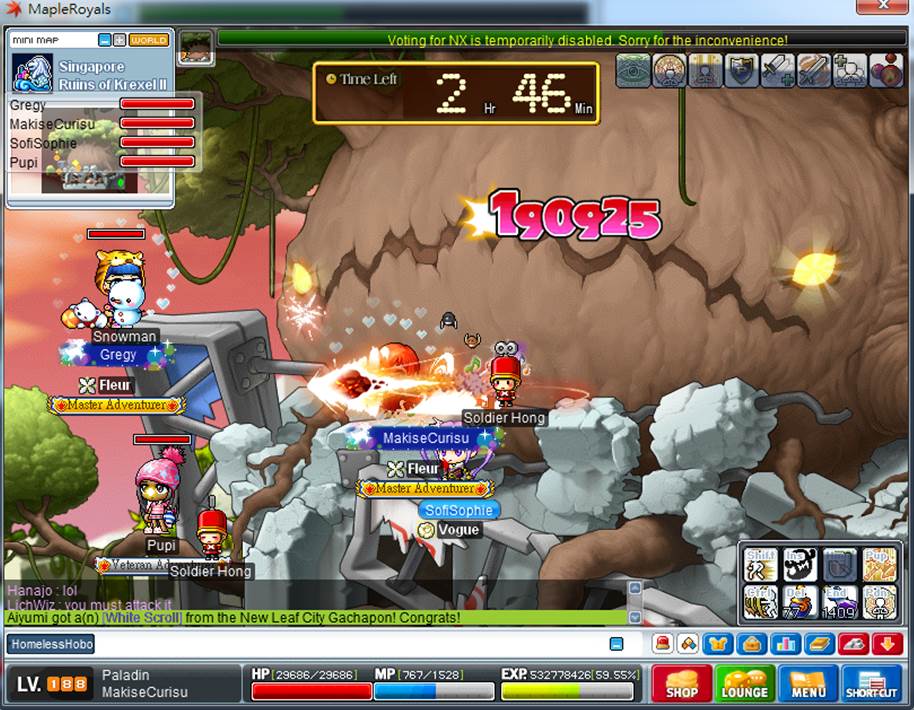This screenshot has width=914, height=710.
Task: Open the World map from minimap
Action: (x=149, y=41)
